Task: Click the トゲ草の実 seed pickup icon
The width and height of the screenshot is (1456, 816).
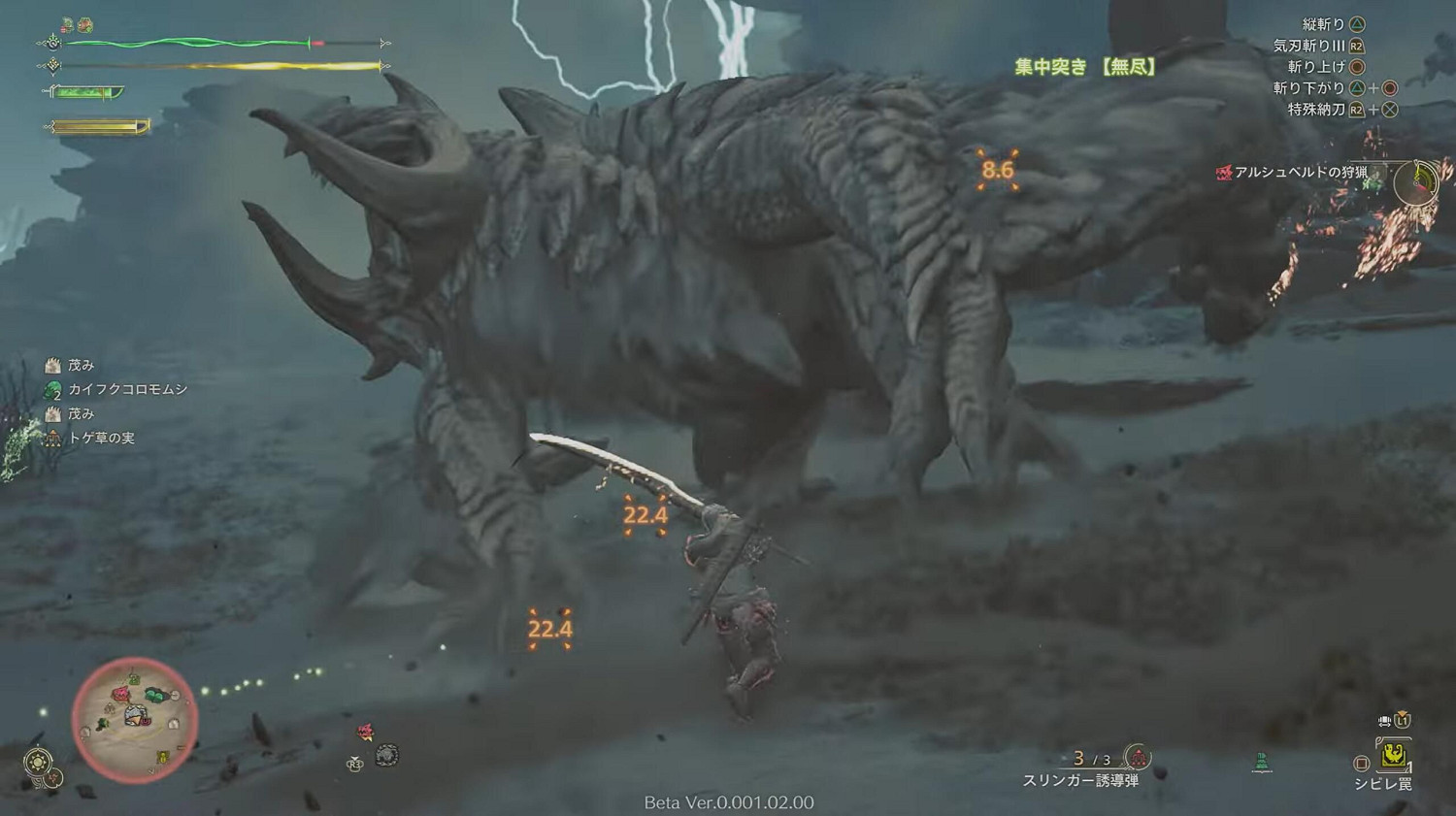Action: pos(52,438)
